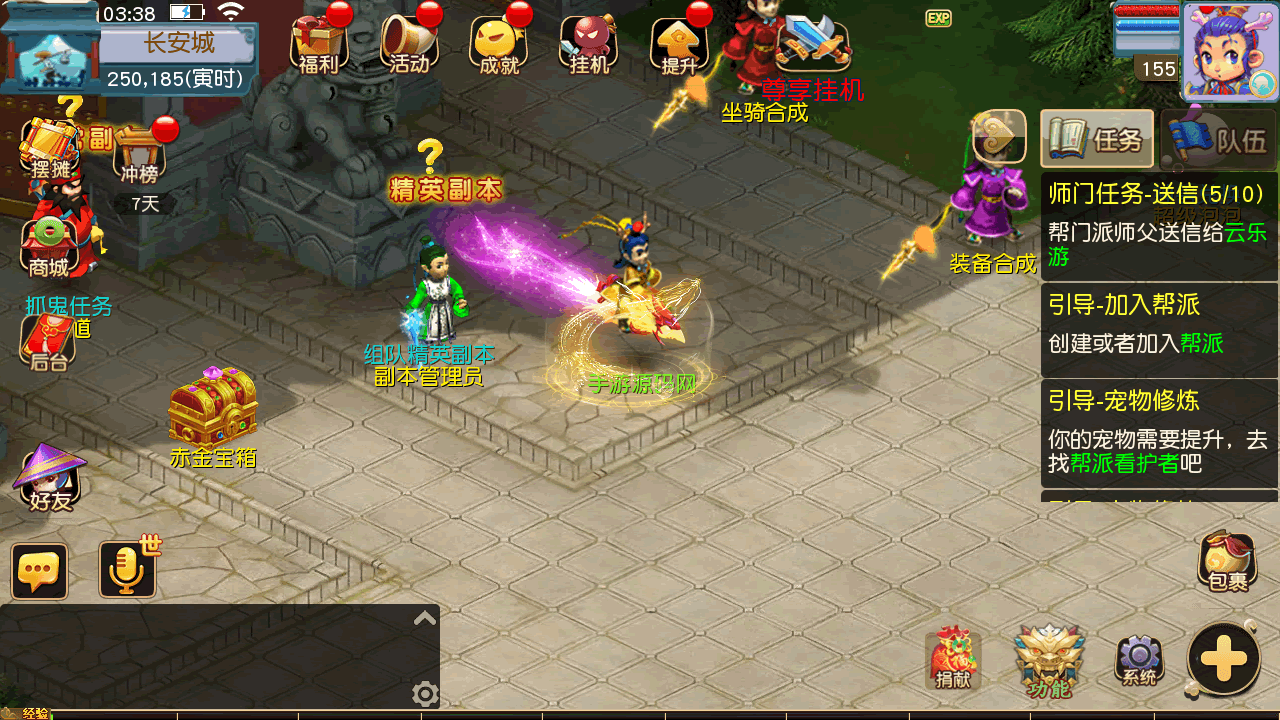This screenshot has height=720, width=1280.
Task: Open the 活动 events horn icon
Action: point(409,45)
